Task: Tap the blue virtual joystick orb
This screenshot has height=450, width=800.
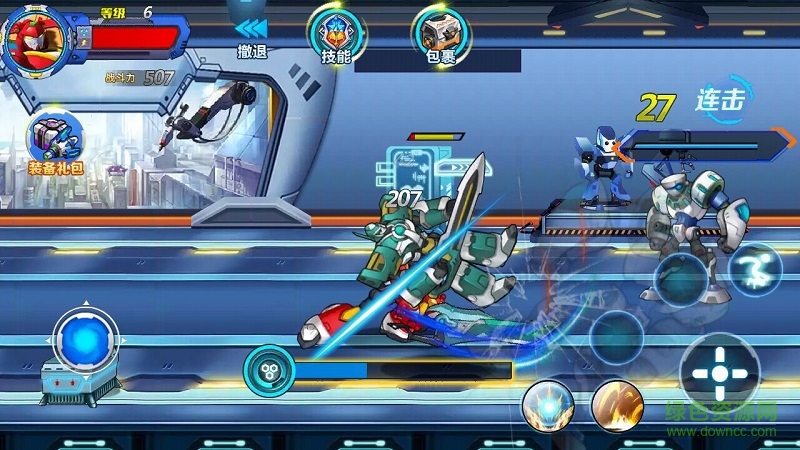Action: point(80,340)
